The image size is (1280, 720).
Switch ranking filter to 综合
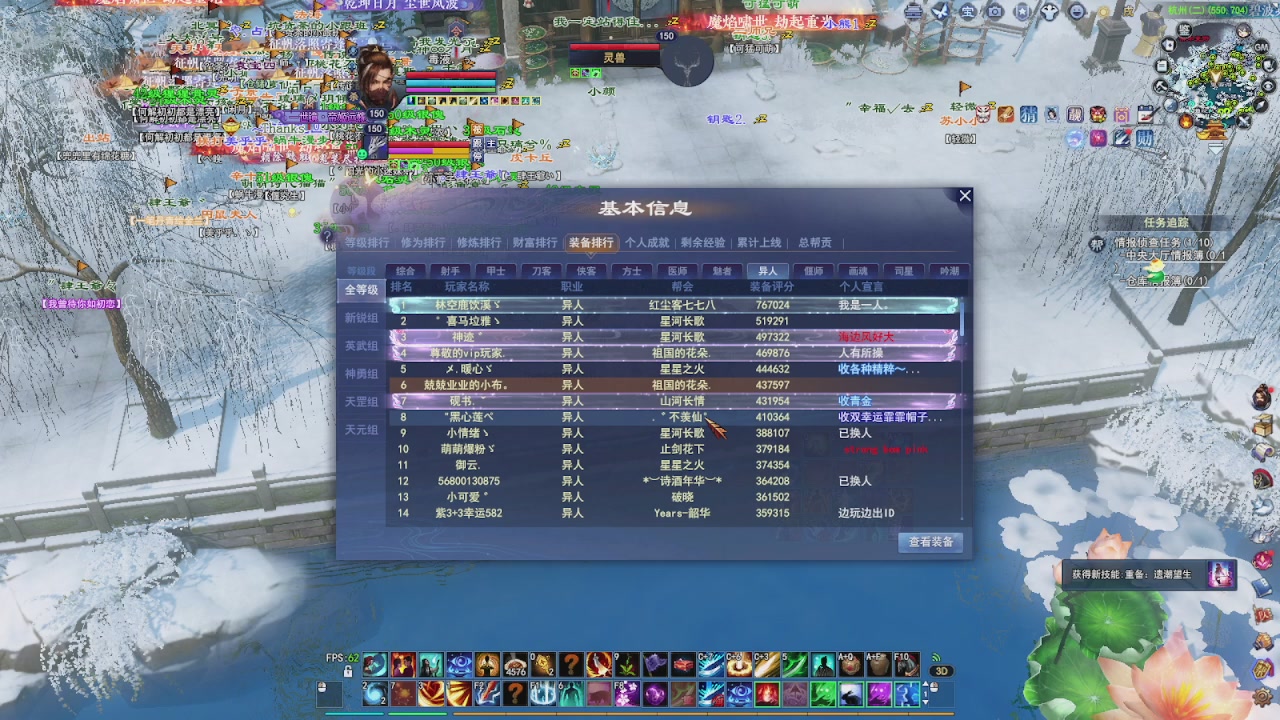coord(406,269)
